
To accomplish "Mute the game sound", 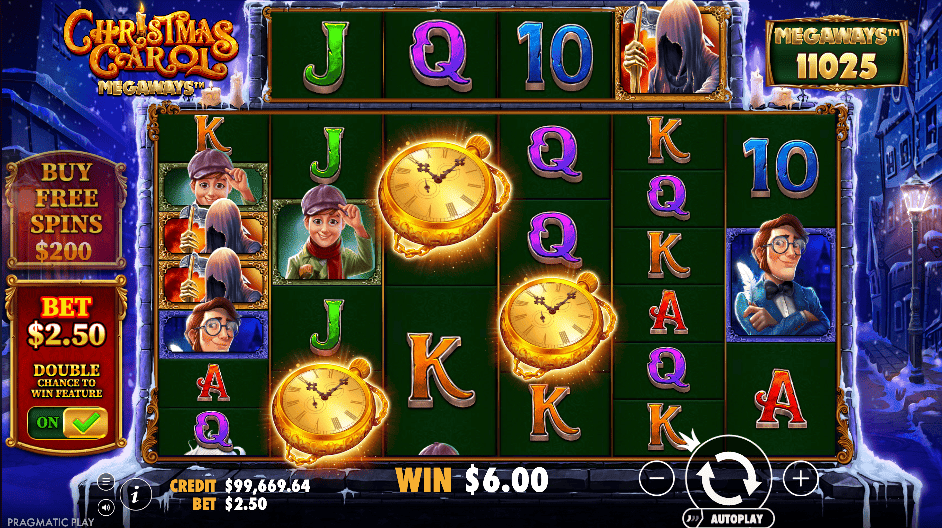I will 105,506.
